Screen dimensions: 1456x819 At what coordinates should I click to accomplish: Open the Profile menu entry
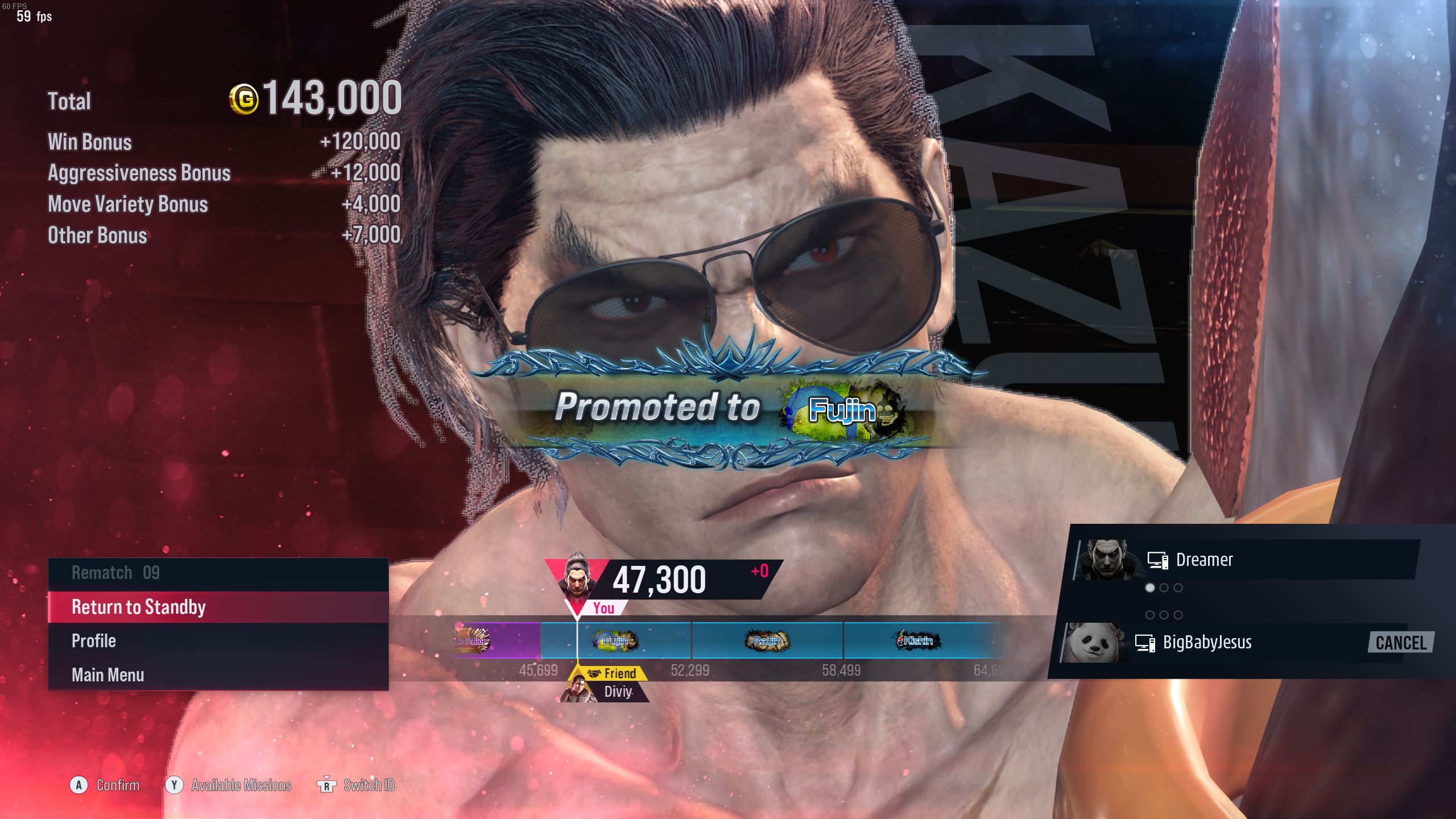[218, 642]
